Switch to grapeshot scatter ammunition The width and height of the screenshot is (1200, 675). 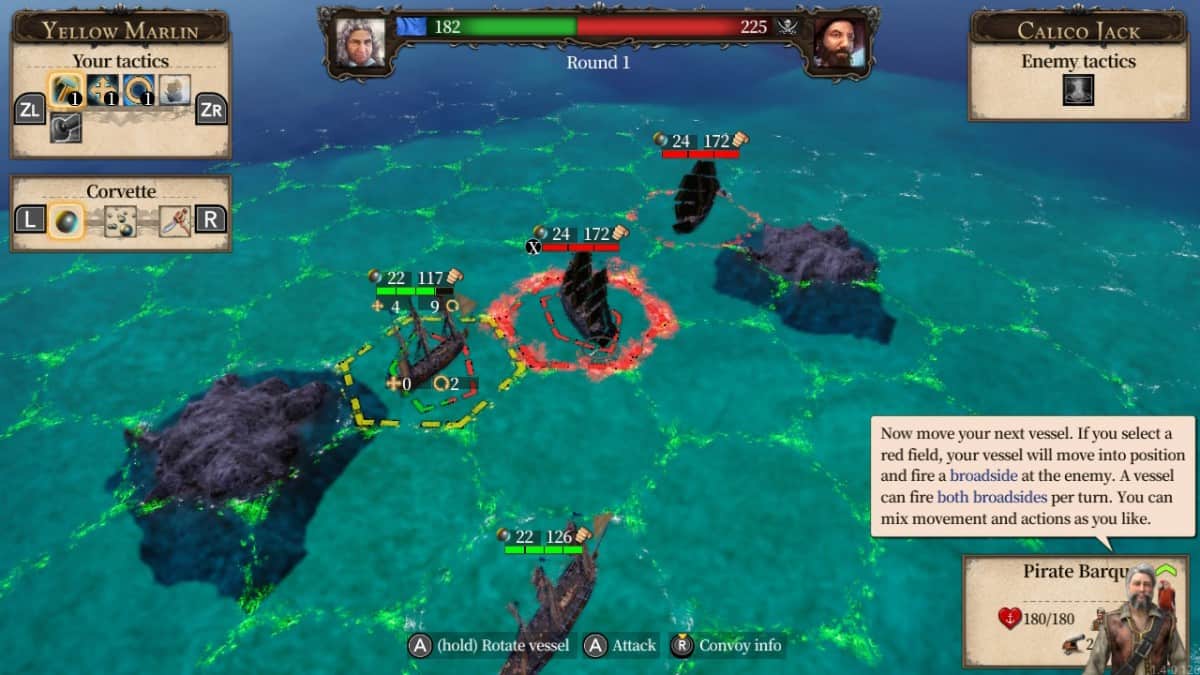[x=120, y=219]
